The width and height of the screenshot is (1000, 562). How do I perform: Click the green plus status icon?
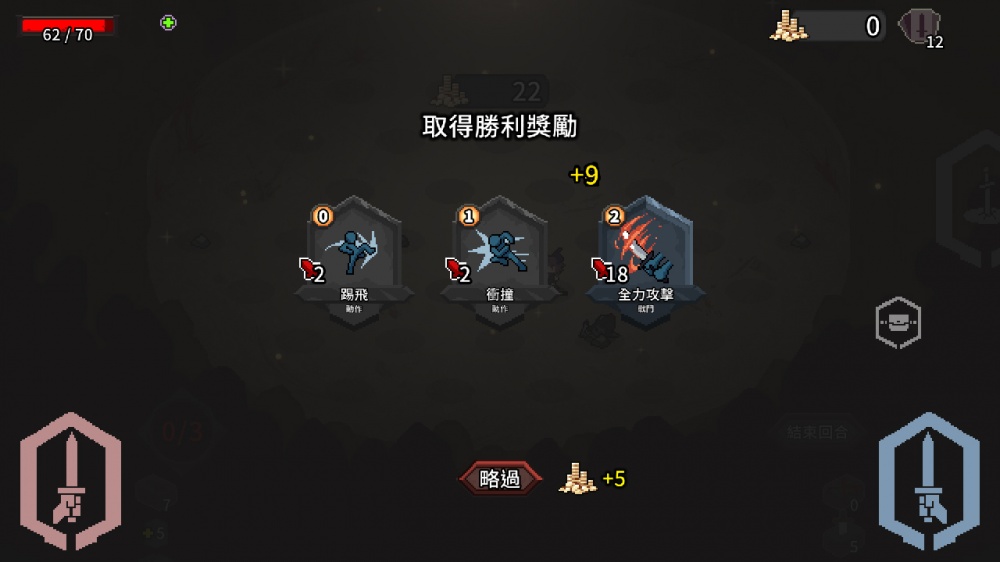(x=168, y=23)
